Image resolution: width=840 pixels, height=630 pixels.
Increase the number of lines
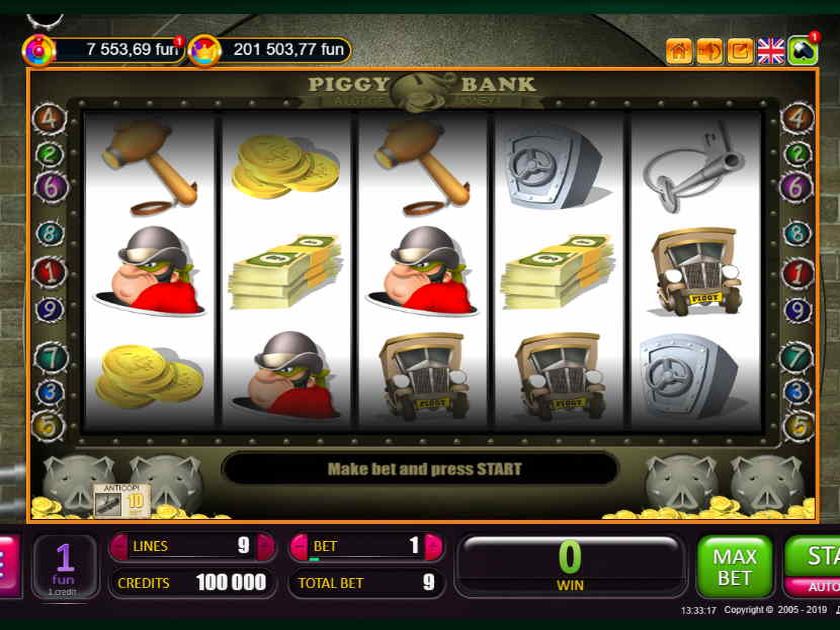[265, 546]
